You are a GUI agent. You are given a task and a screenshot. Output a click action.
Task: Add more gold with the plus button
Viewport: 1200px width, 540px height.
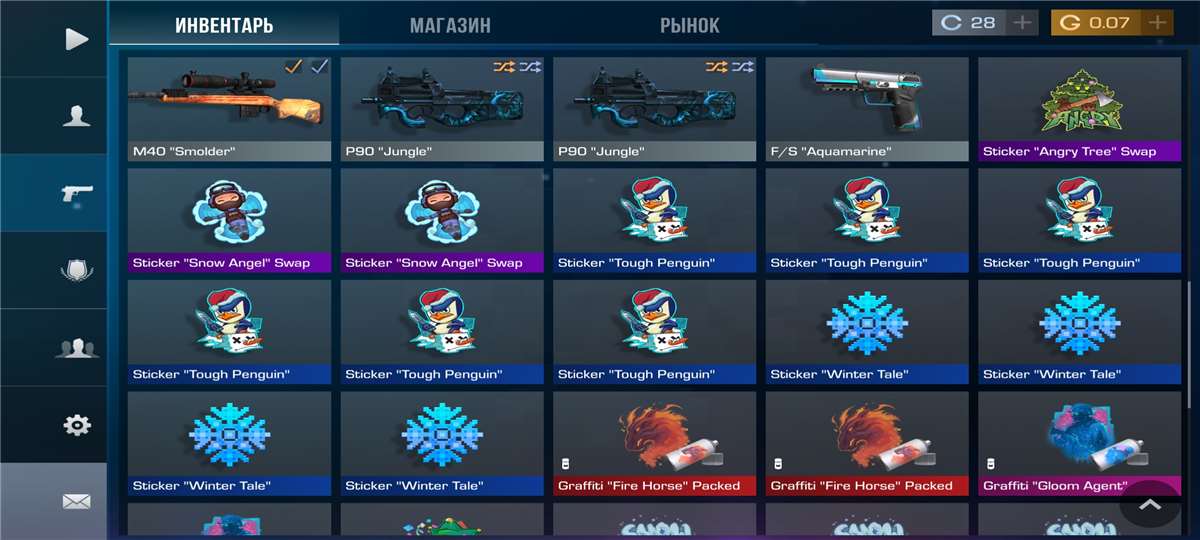click(x=1157, y=22)
